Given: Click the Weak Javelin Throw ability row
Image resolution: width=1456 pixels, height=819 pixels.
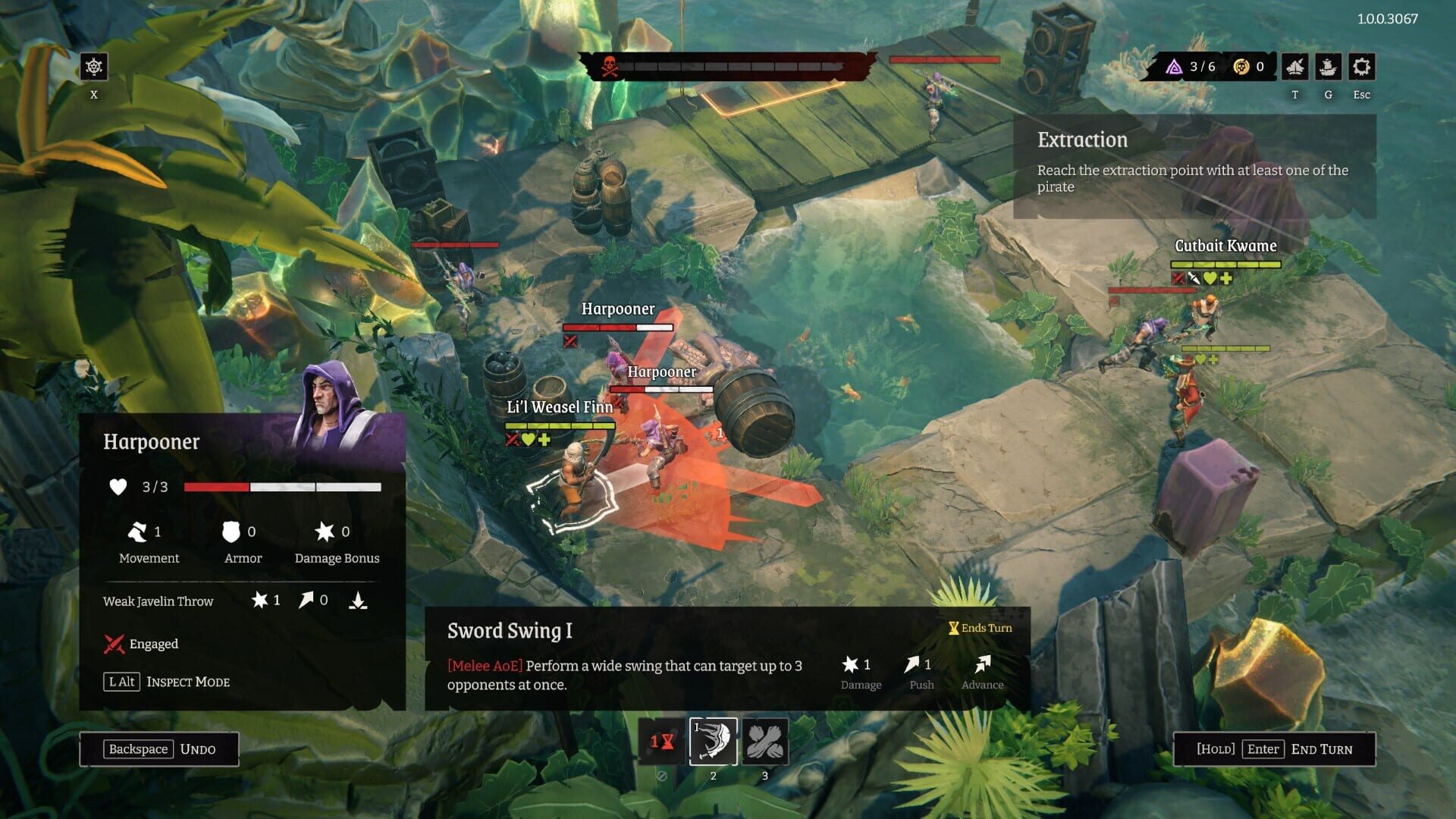Looking at the screenshot, I should coord(158,601).
